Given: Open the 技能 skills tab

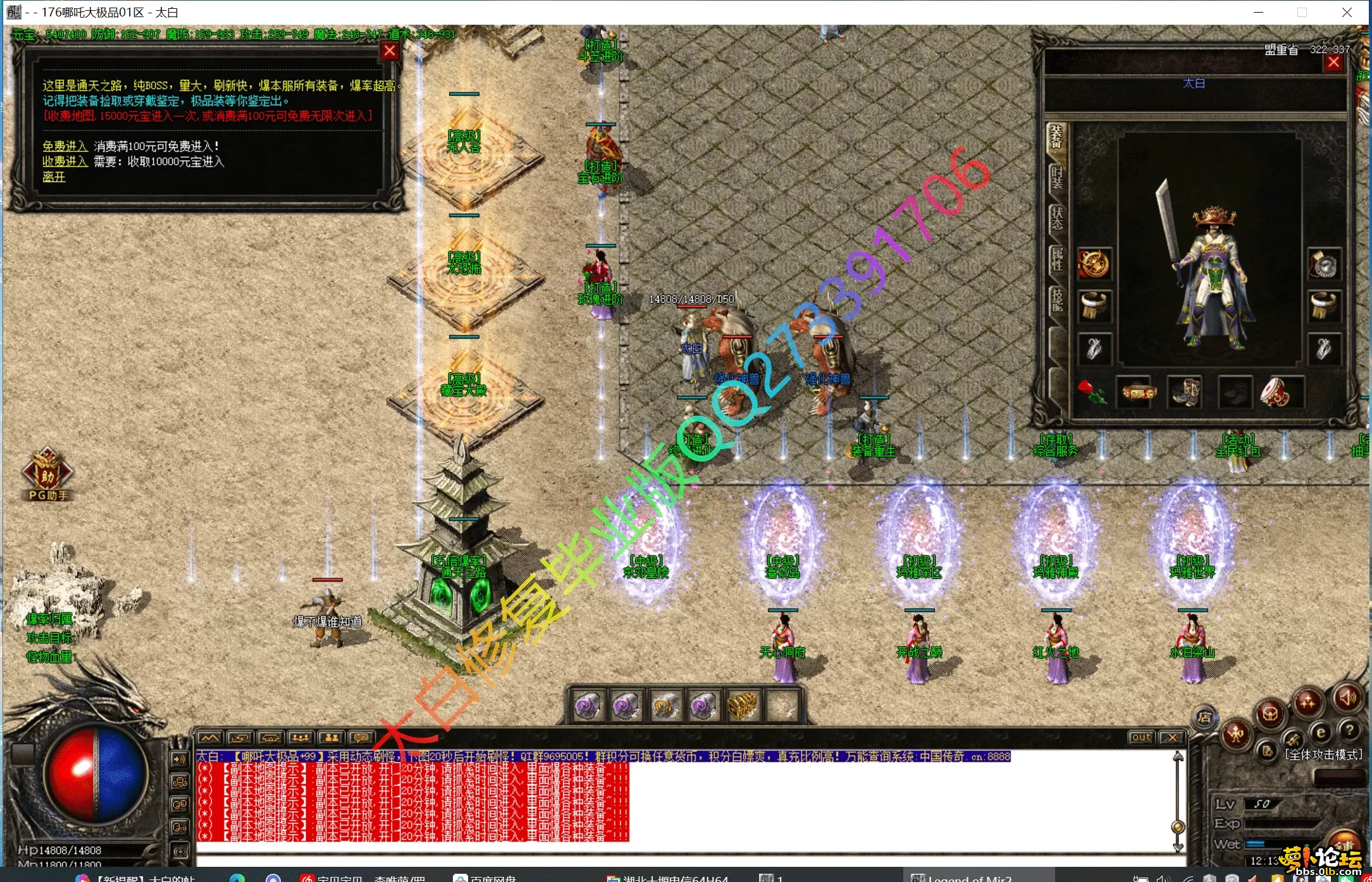Looking at the screenshot, I should (x=1056, y=299).
